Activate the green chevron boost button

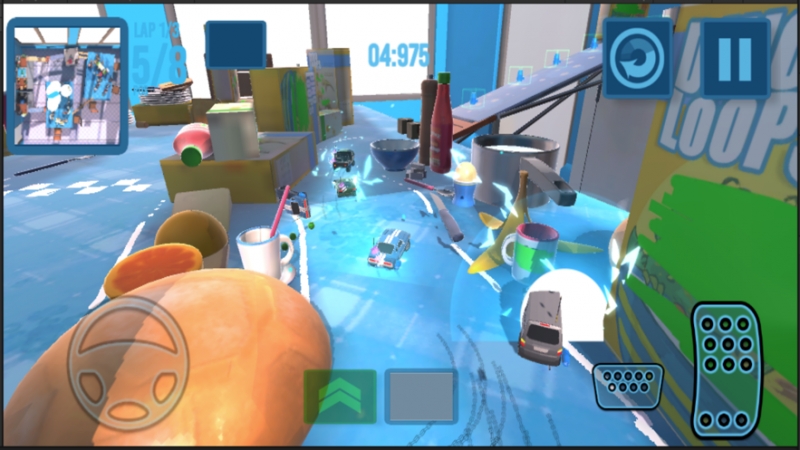point(340,397)
